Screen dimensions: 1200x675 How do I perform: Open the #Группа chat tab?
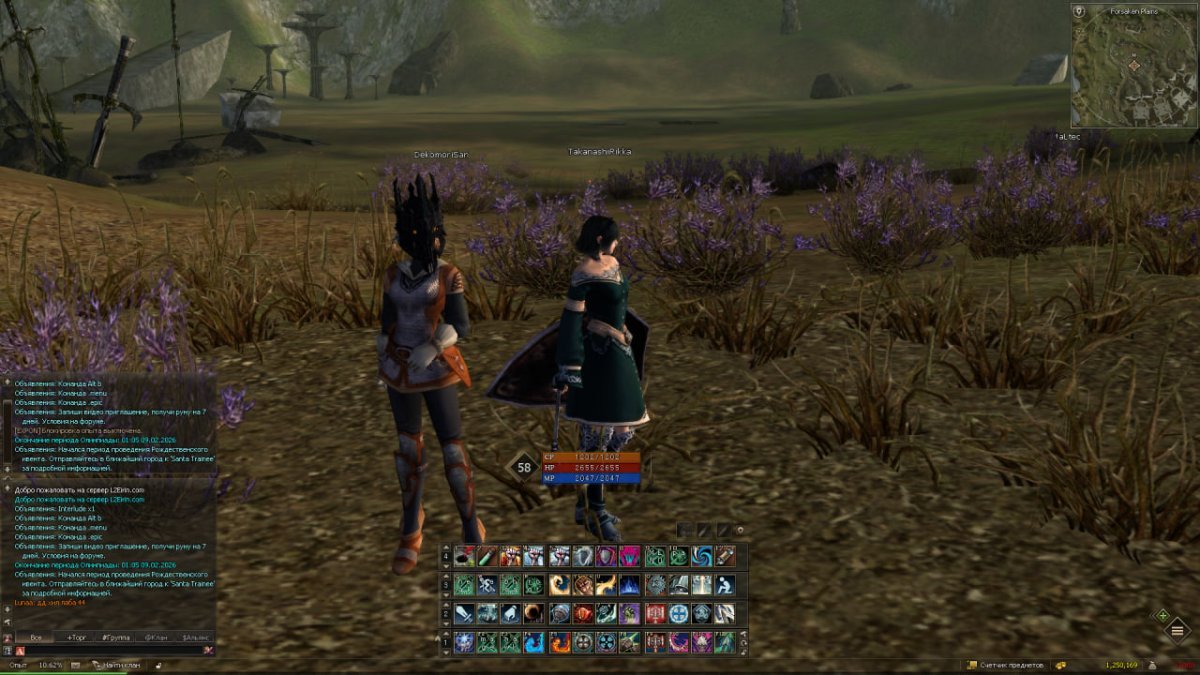(x=116, y=637)
